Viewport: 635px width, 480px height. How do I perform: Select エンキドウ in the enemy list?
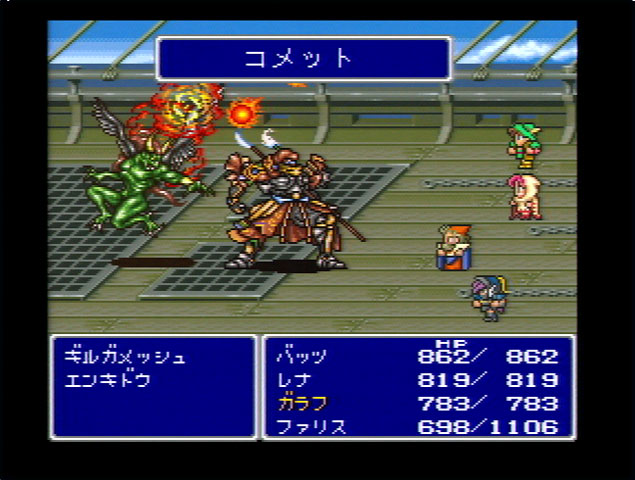pos(108,381)
